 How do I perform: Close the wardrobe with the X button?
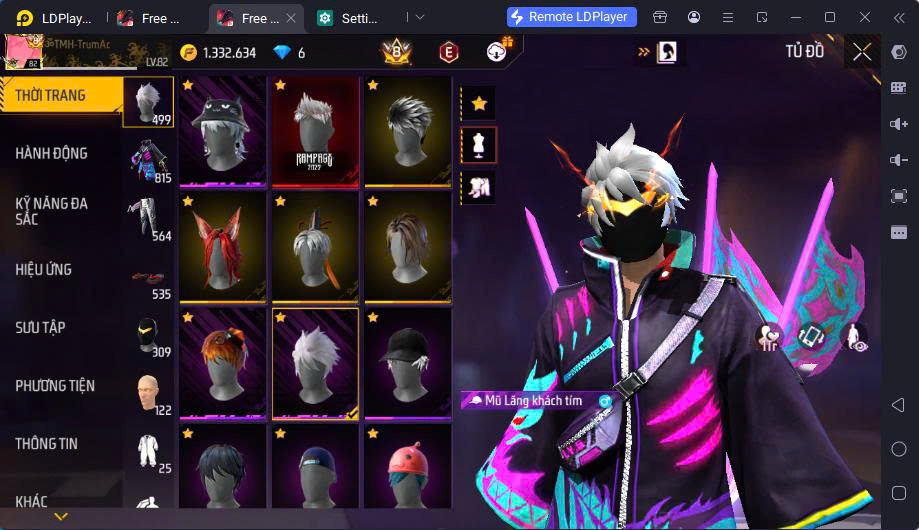pos(862,53)
